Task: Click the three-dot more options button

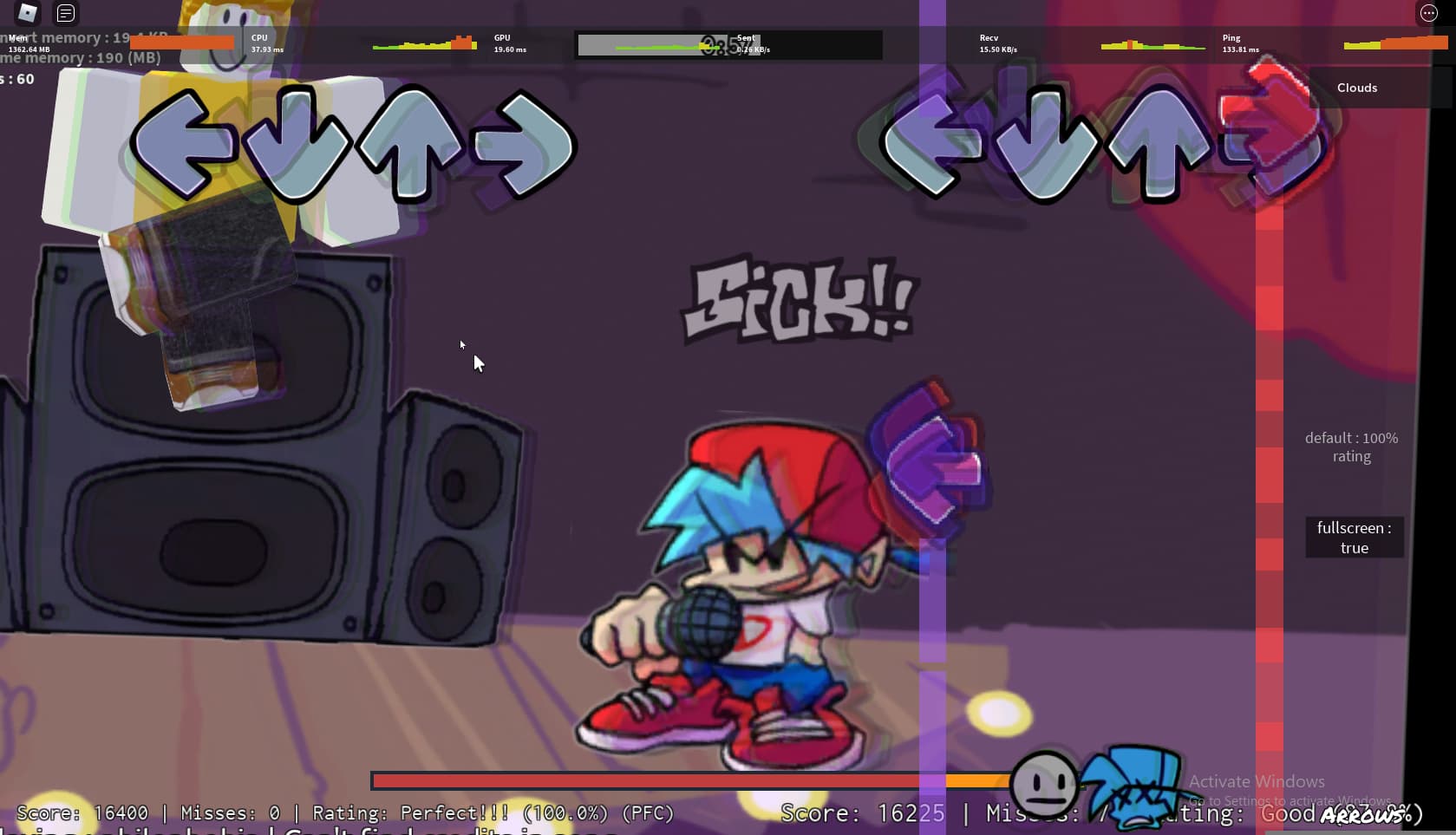Action: point(1428,13)
